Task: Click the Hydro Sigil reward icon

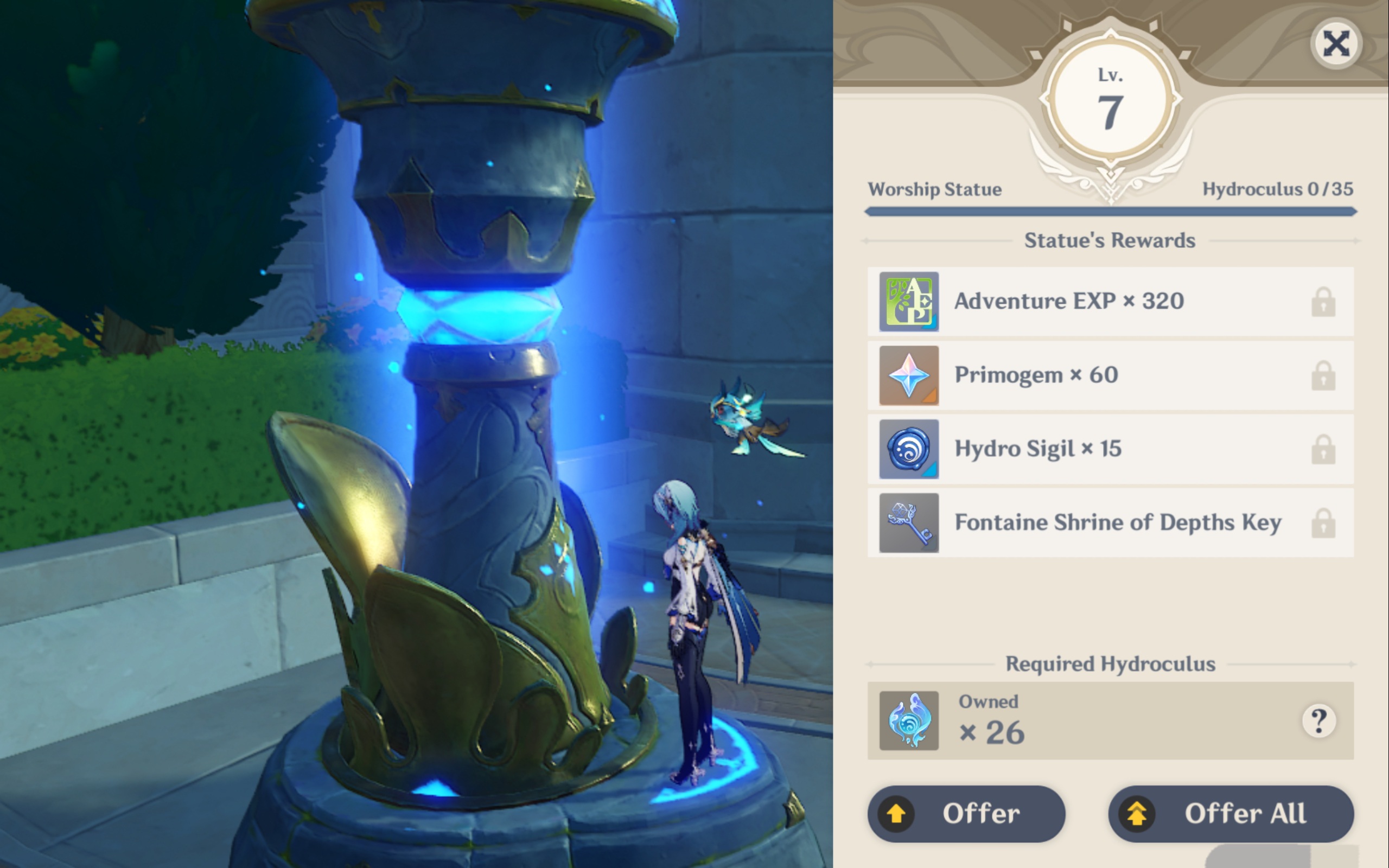Action: [x=909, y=449]
